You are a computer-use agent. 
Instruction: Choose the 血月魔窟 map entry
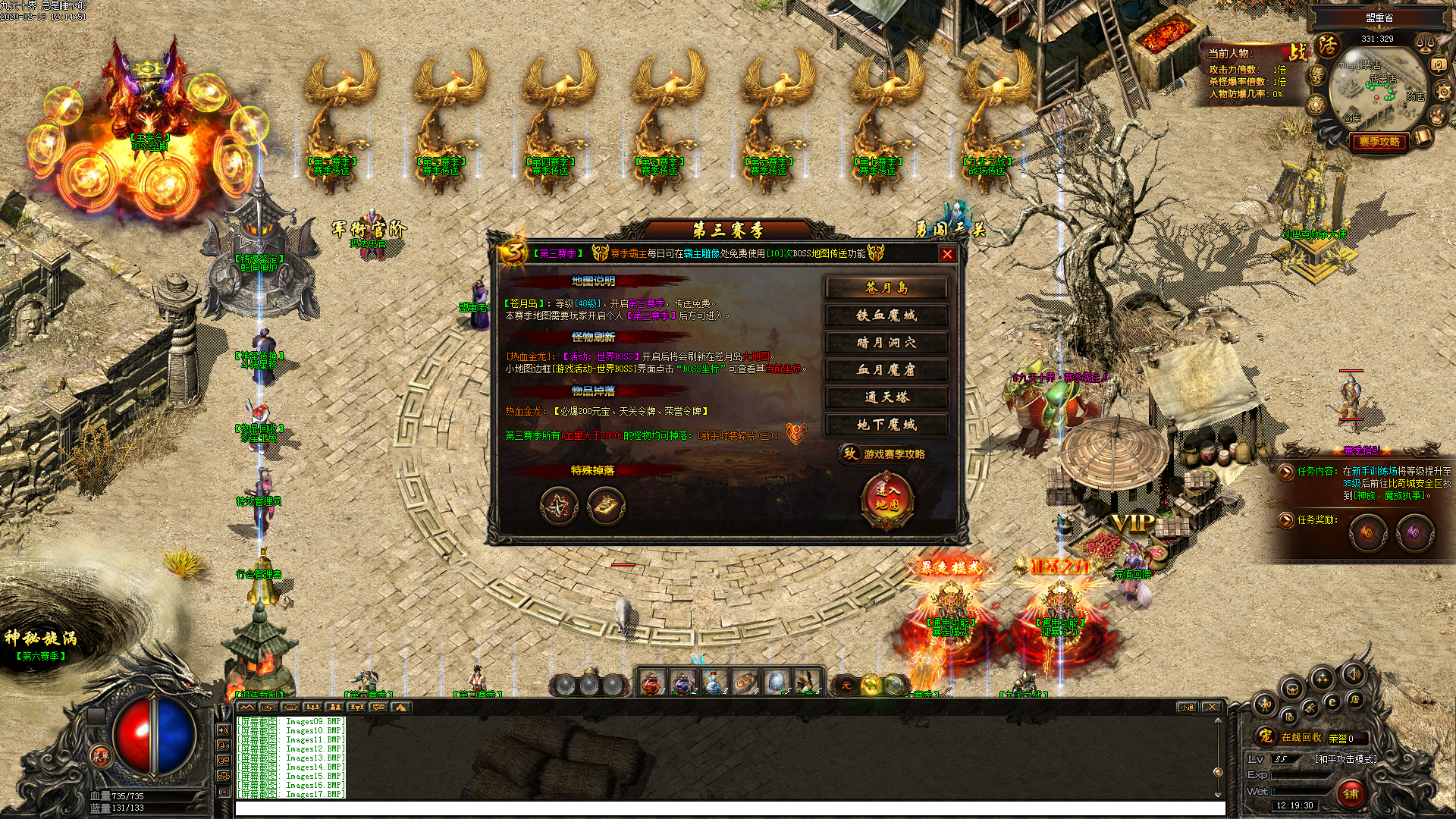(x=886, y=370)
